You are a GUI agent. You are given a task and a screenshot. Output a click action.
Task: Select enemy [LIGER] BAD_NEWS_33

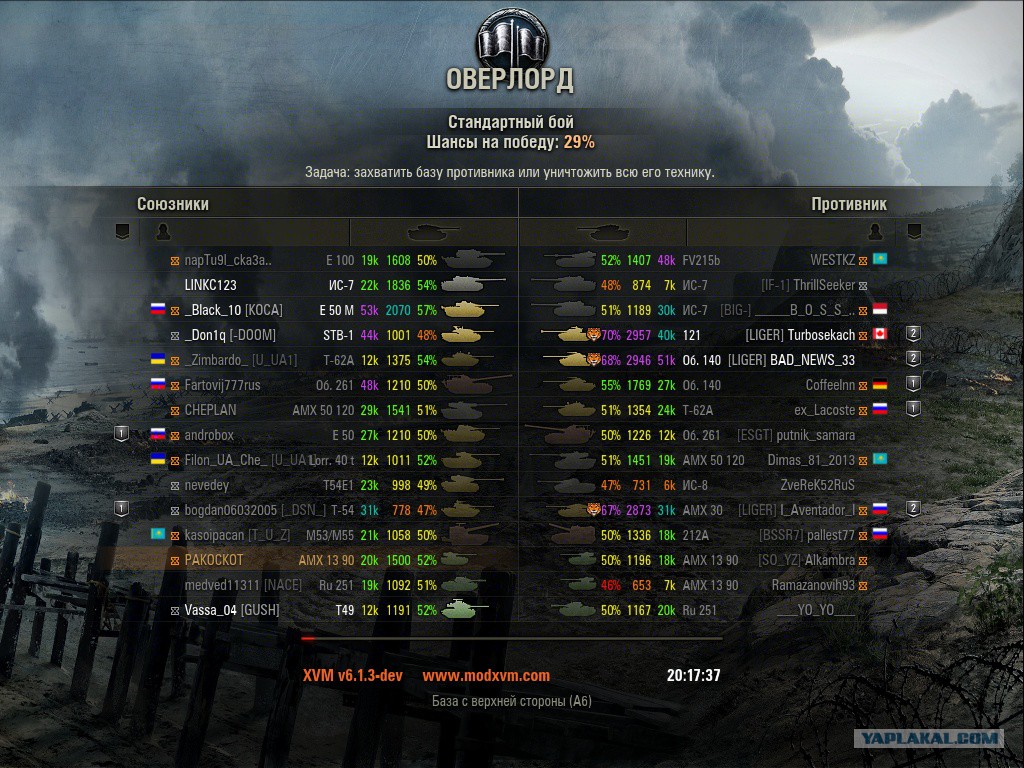791,360
